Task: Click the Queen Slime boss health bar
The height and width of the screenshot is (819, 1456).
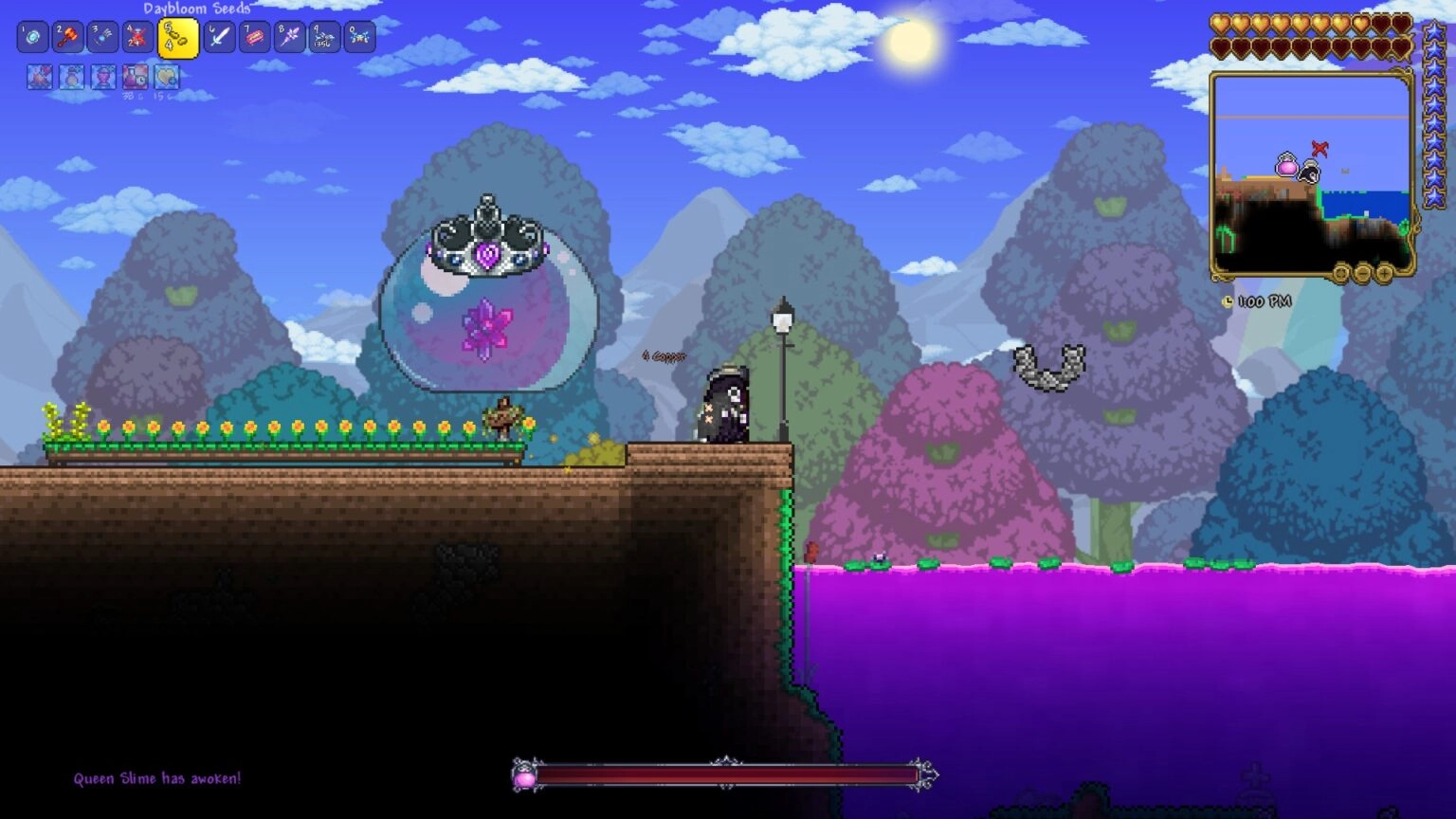Action: pyautogui.click(x=725, y=773)
